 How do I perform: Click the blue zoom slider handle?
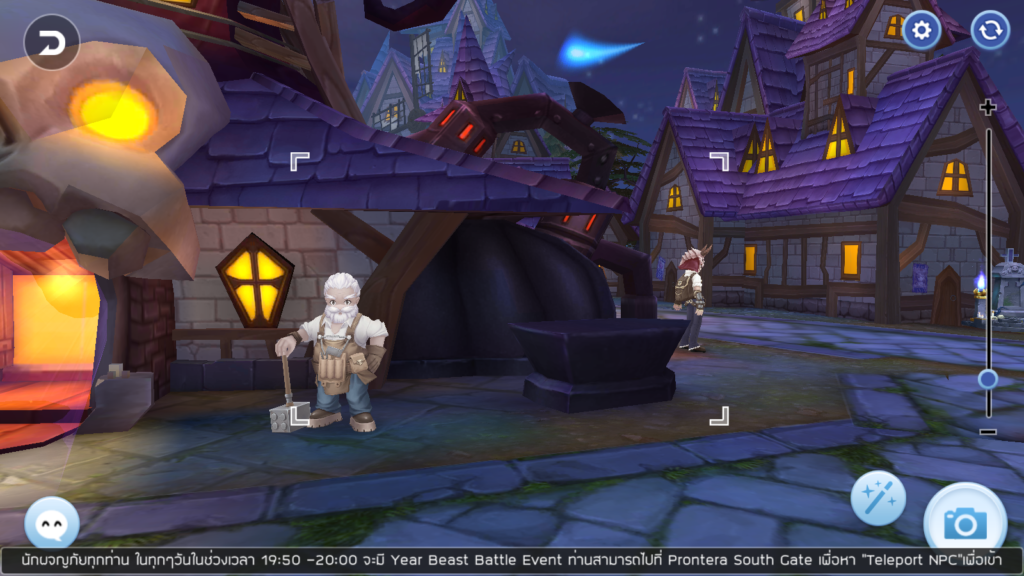[x=988, y=379]
